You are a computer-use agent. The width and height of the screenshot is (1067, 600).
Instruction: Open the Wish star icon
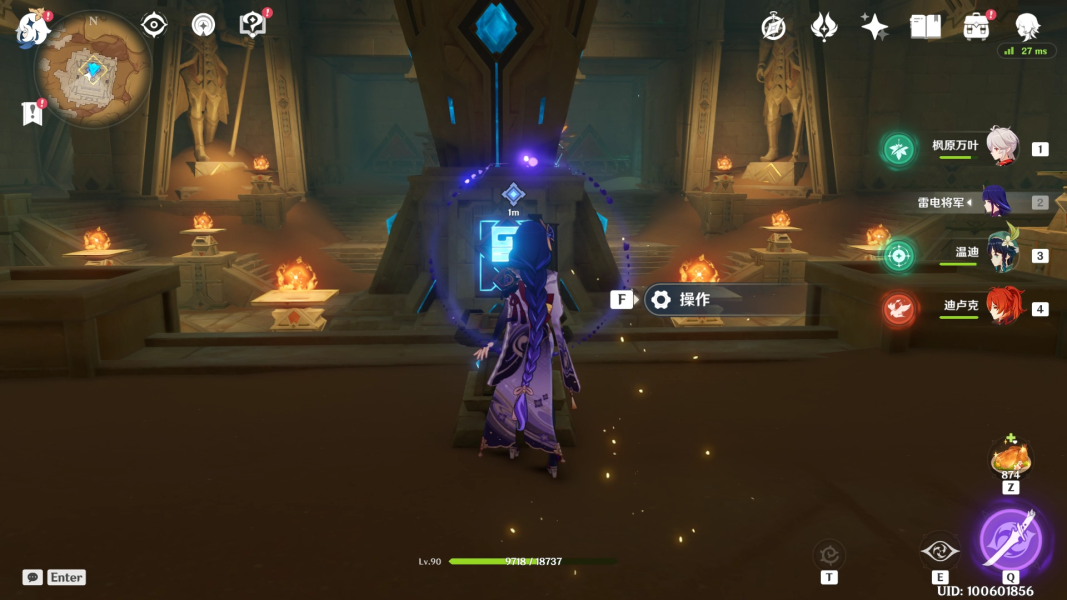(874, 27)
